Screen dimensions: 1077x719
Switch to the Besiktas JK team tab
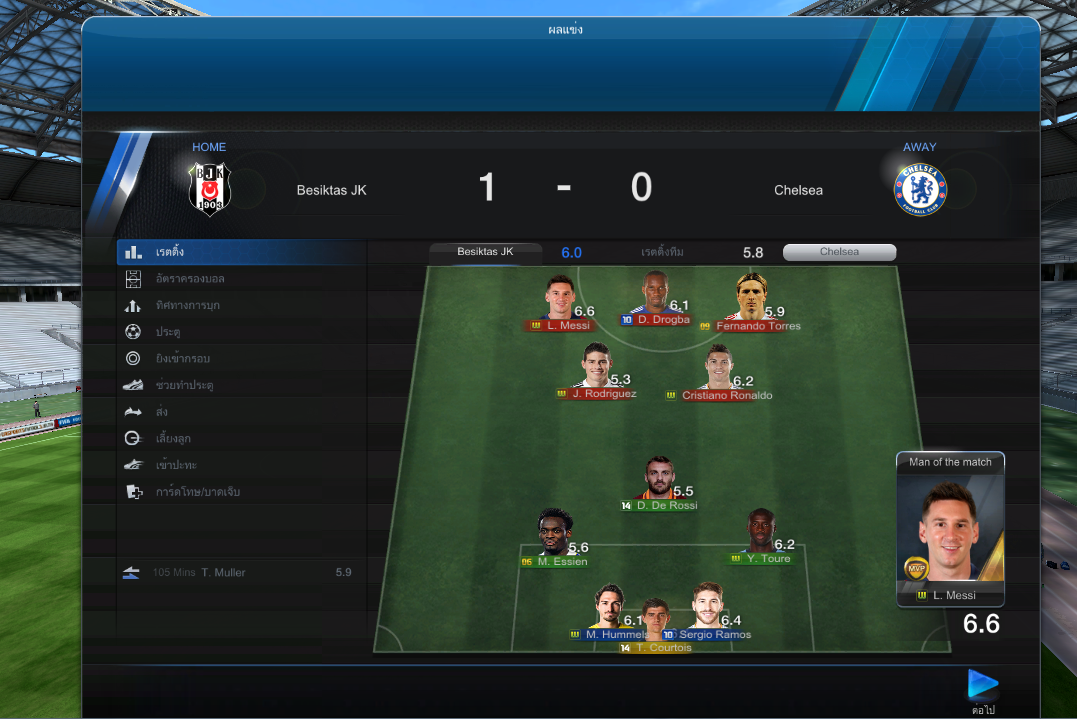tap(485, 252)
